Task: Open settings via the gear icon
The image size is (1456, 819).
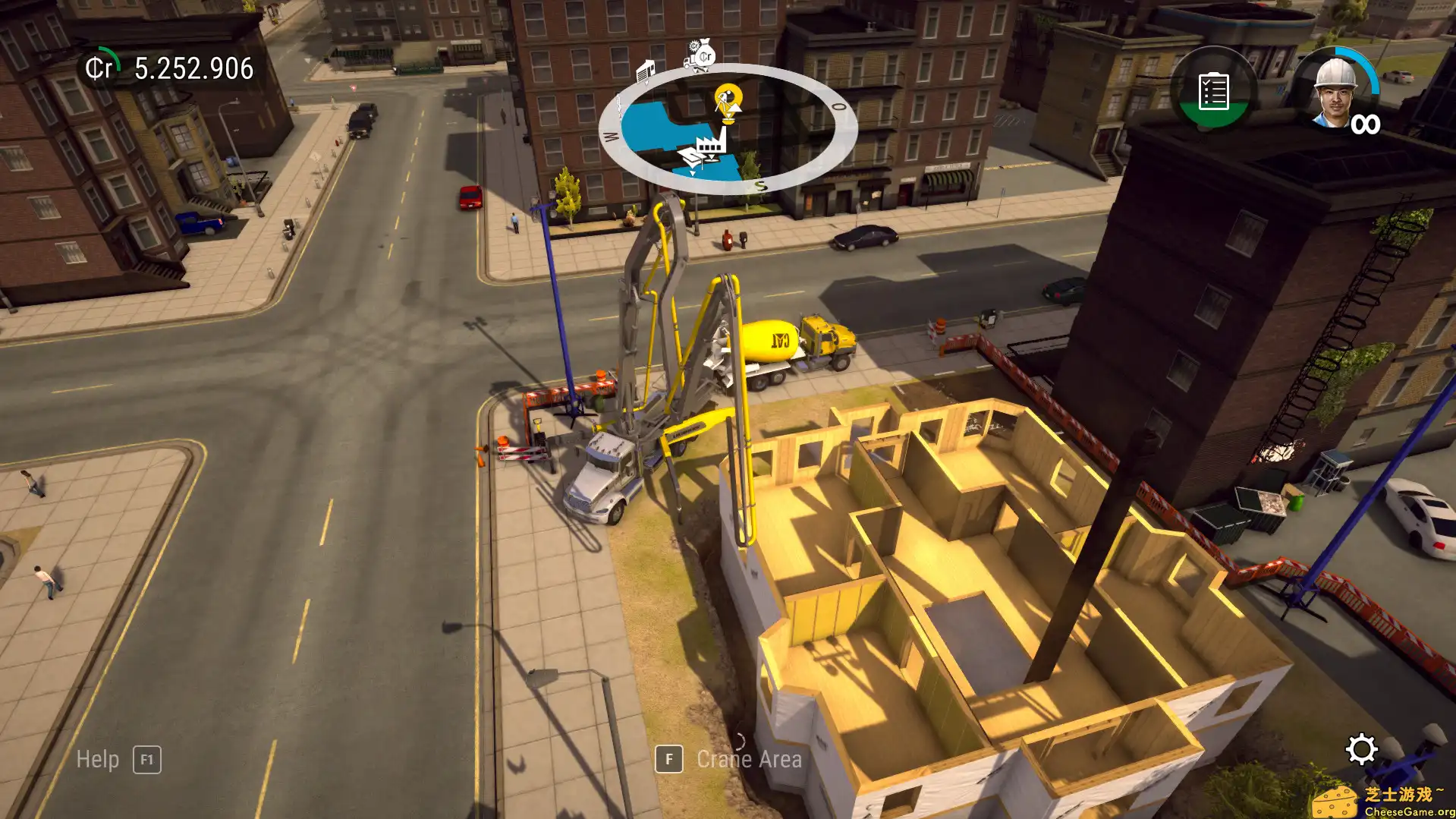Action: 1363,748
